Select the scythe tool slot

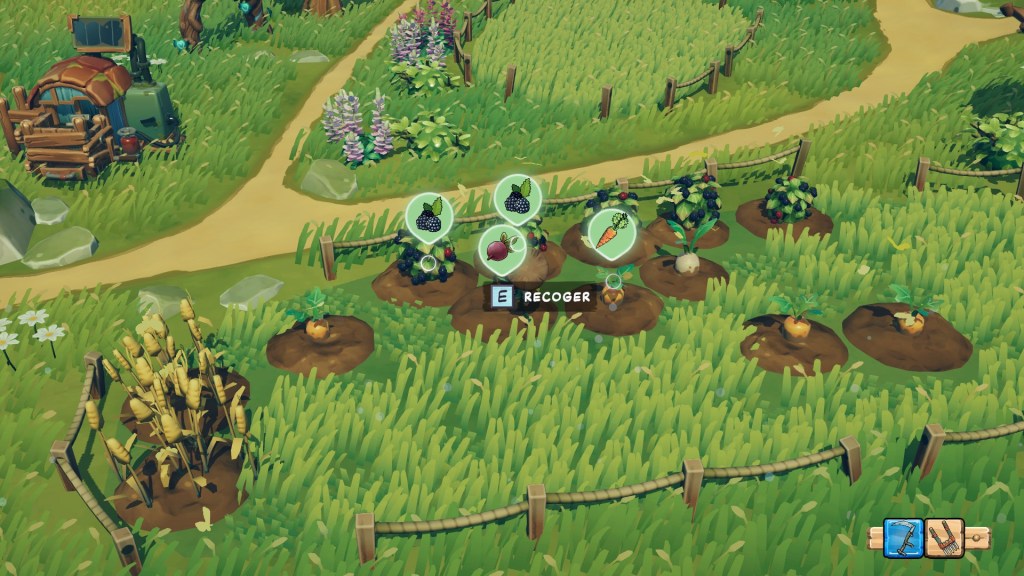tap(903, 538)
